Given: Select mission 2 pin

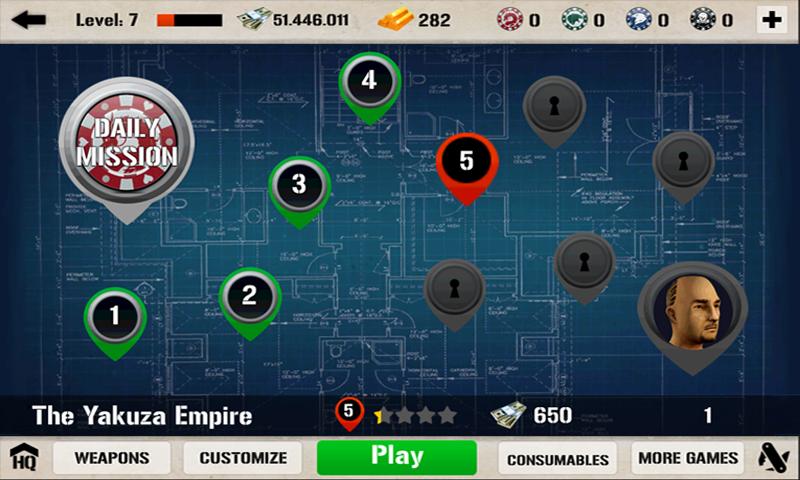Looking at the screenshot, I should [250, 296].
